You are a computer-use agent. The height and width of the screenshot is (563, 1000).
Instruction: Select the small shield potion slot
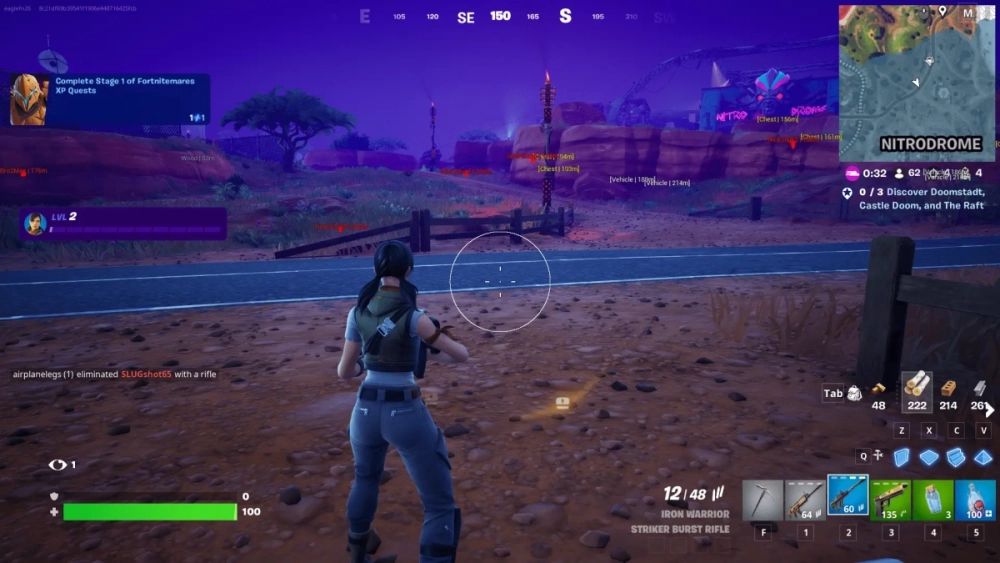(x=933, y=500)
